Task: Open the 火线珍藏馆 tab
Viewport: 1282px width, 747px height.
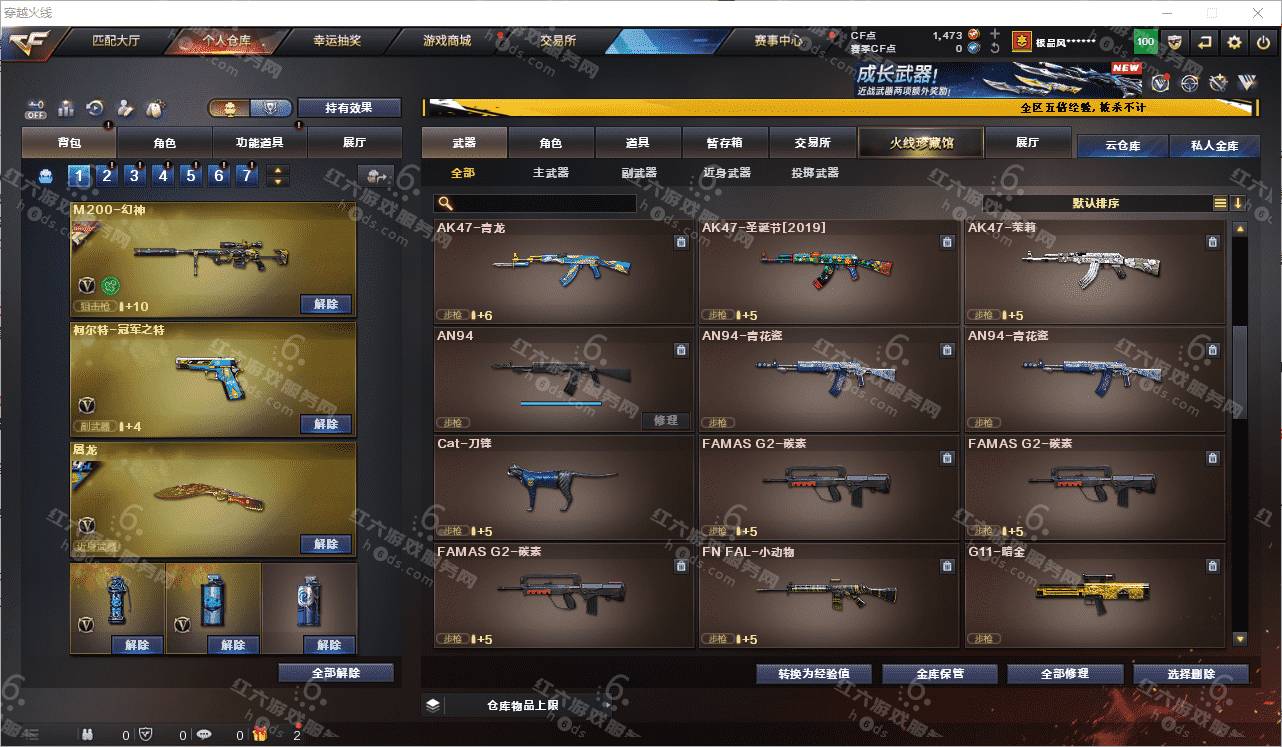Action: 921,143
